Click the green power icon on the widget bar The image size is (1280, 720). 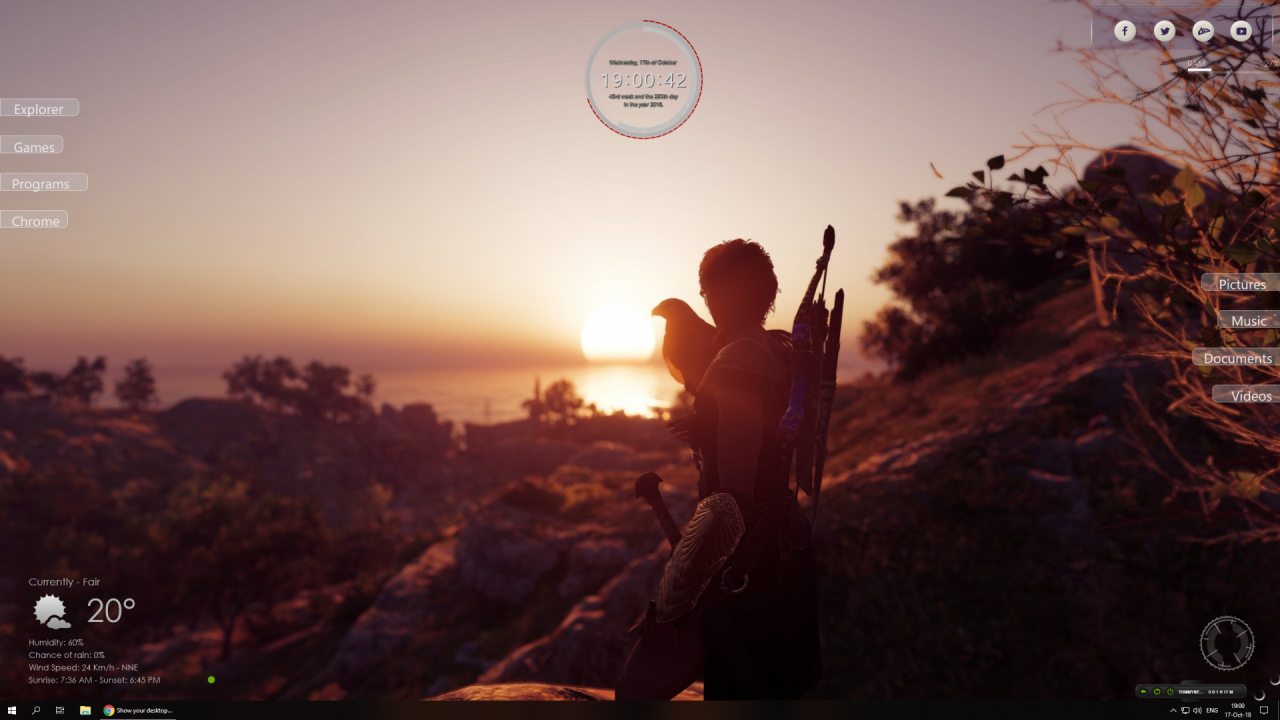point(1169,691)
